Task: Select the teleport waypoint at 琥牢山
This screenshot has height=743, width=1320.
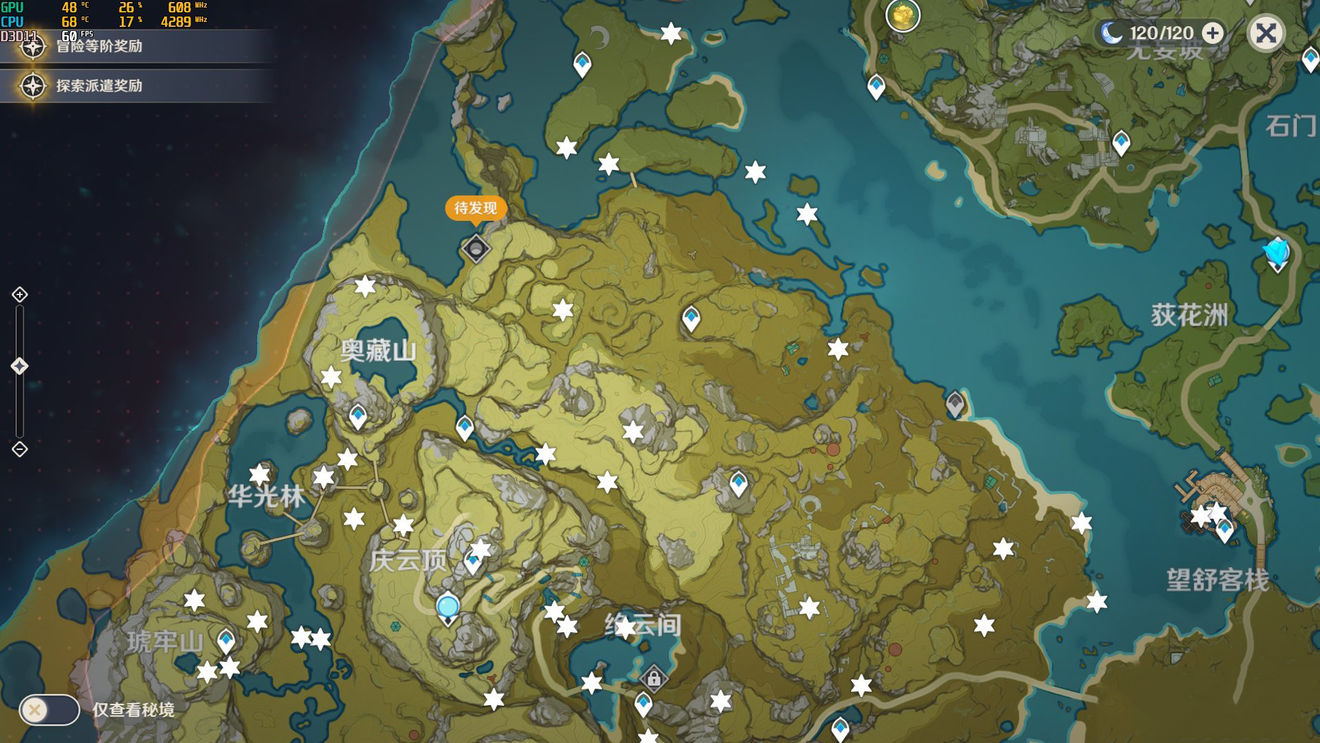Action: (227, 639)
